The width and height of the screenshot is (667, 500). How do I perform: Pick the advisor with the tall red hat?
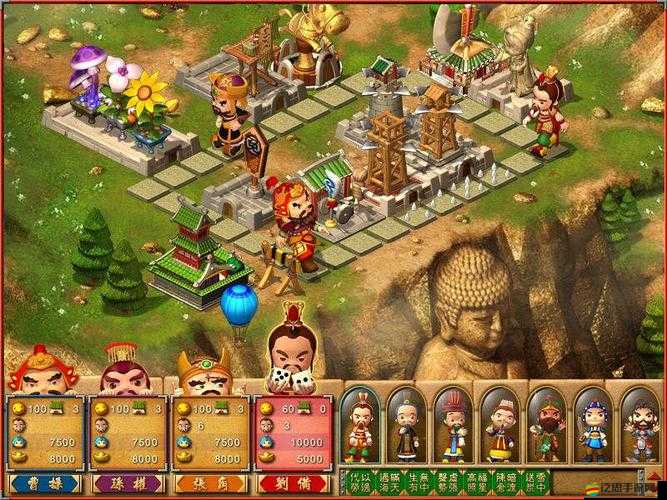click(x=453, y=425)
